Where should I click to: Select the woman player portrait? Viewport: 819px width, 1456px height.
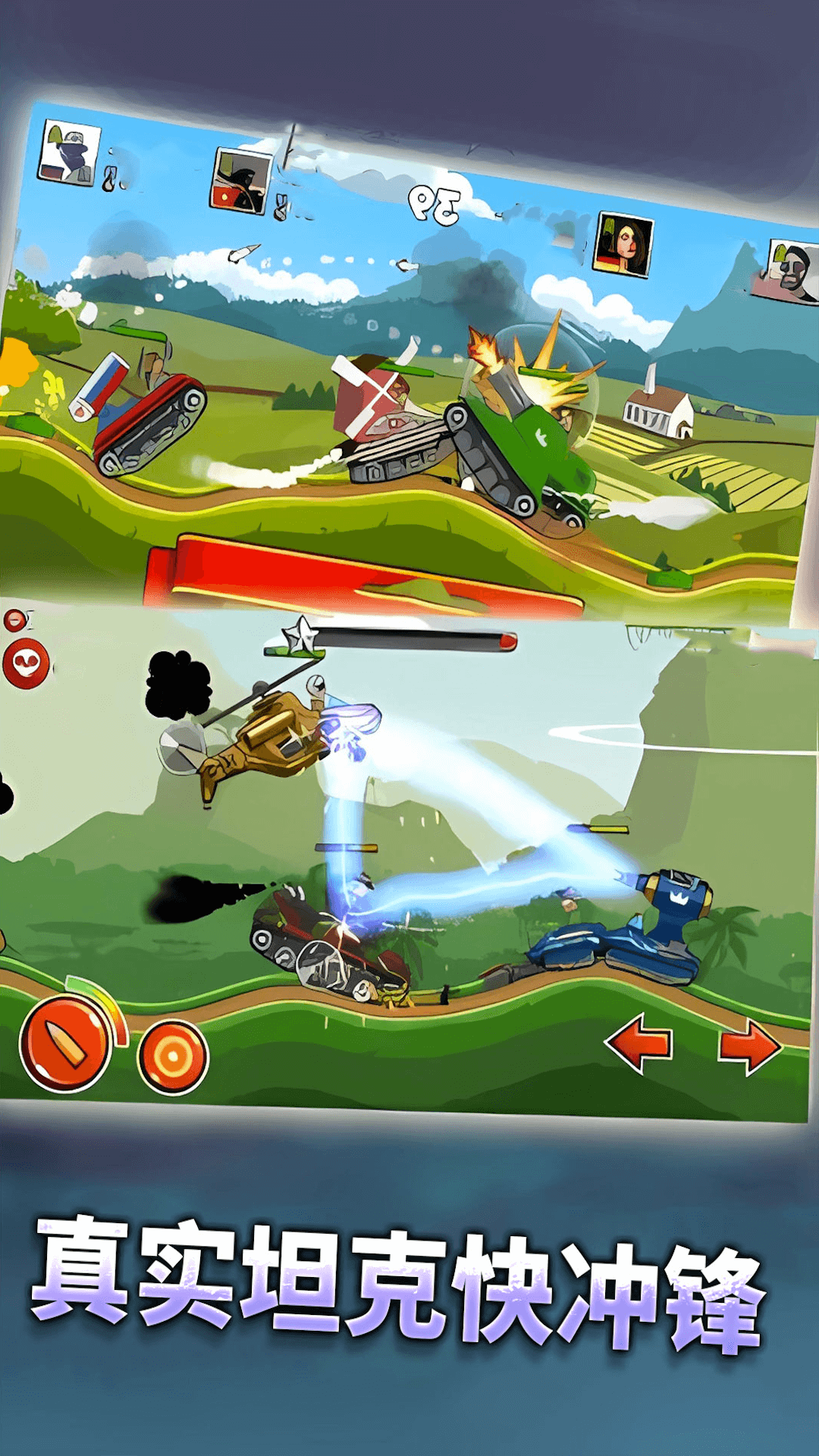[x=623, y=244]
